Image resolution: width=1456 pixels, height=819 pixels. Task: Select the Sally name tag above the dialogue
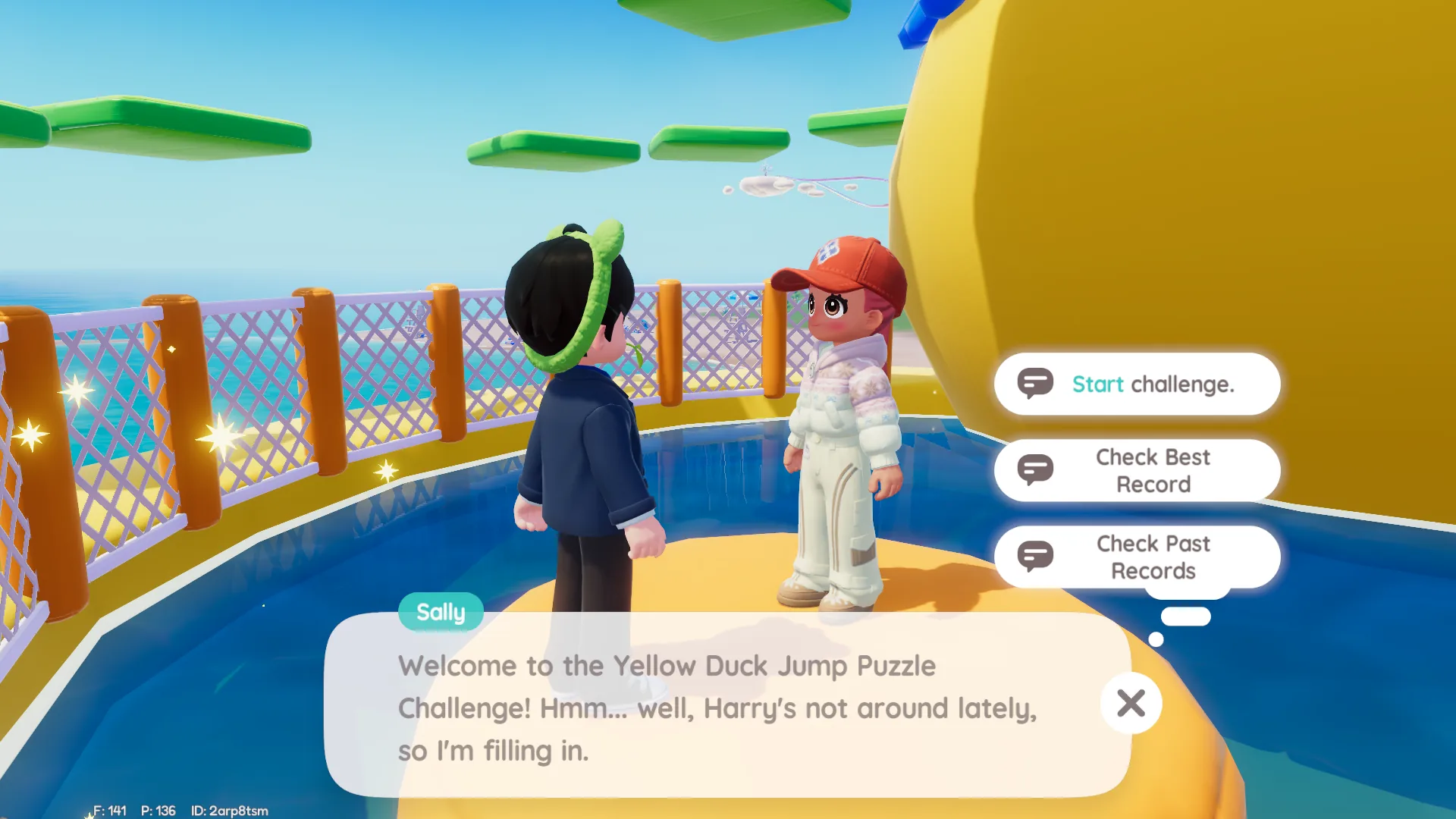click(x=441, y=612)
